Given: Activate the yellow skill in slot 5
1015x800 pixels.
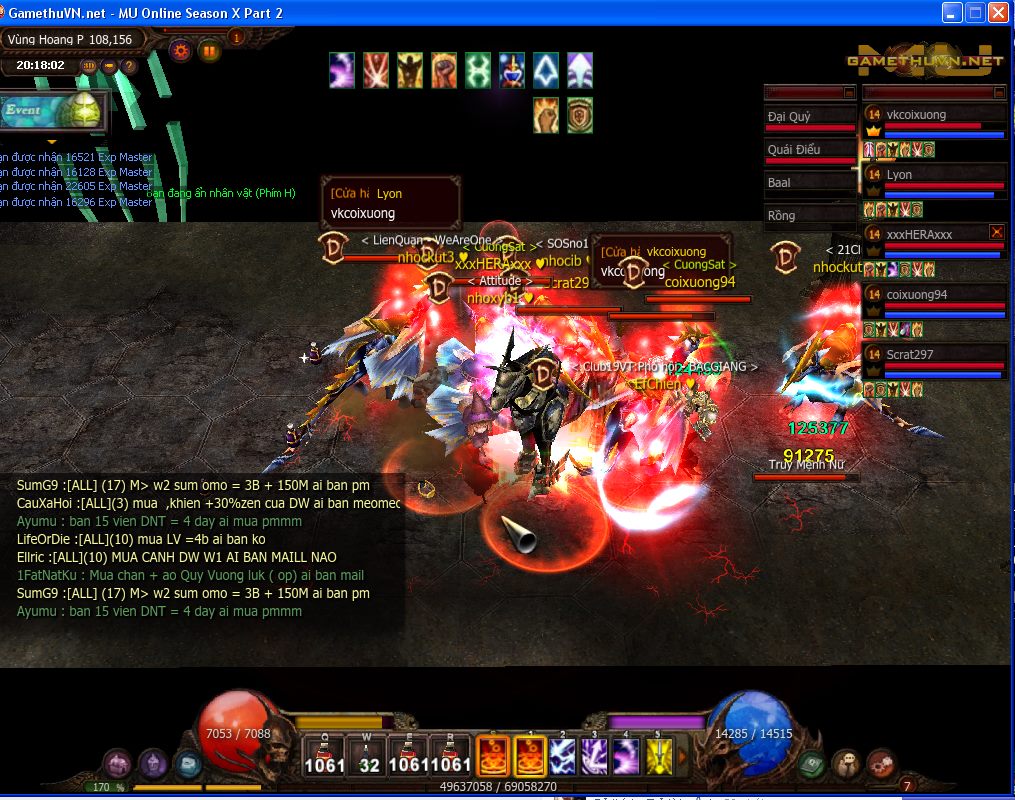Looking at the screenshot, I should coord(659,757).
